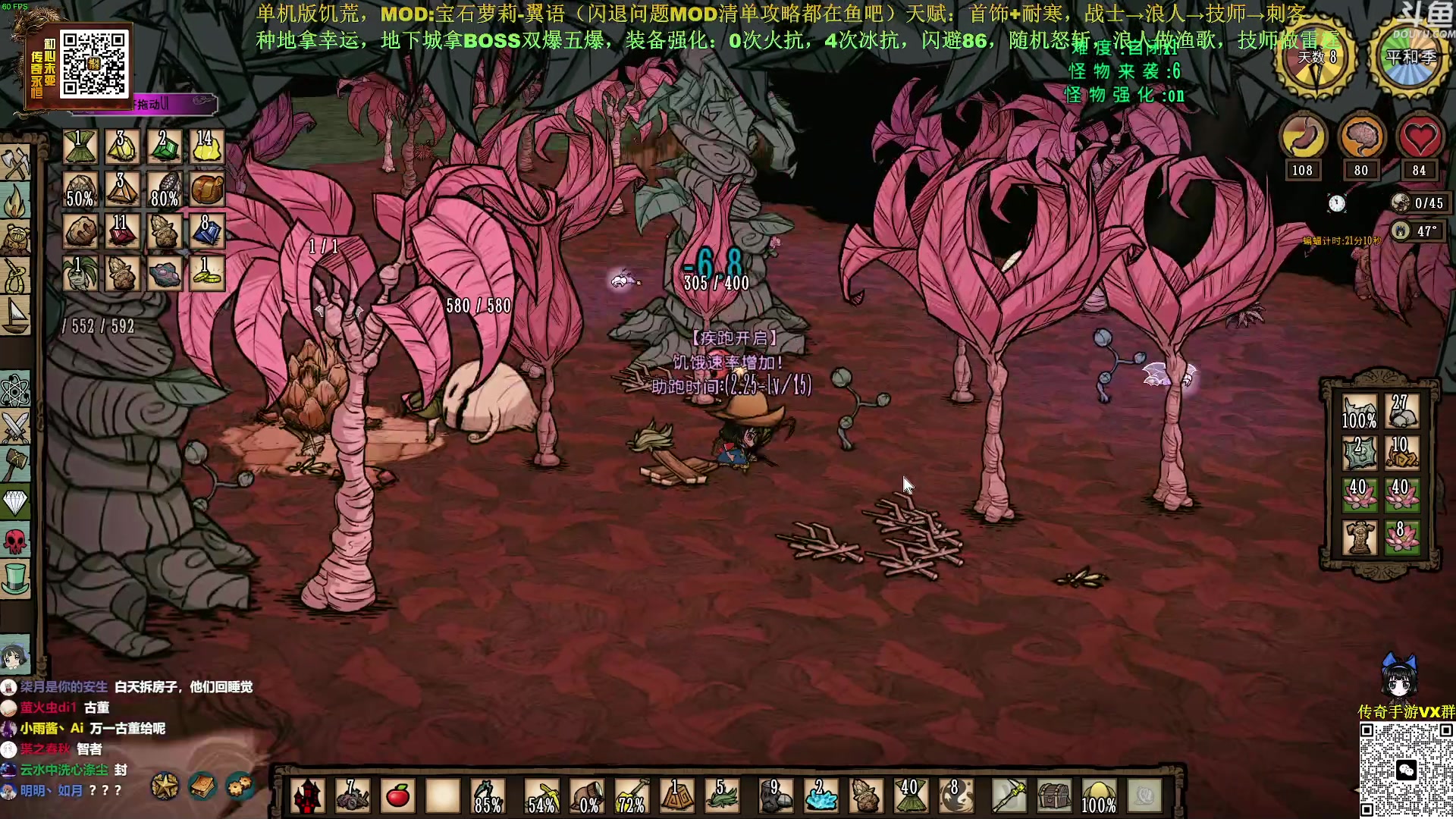Screen dimensions: 1456x819
Task: Open the Fight crafting tab with crossed swords
Action: pyautogui.click(x=15, y=427)
